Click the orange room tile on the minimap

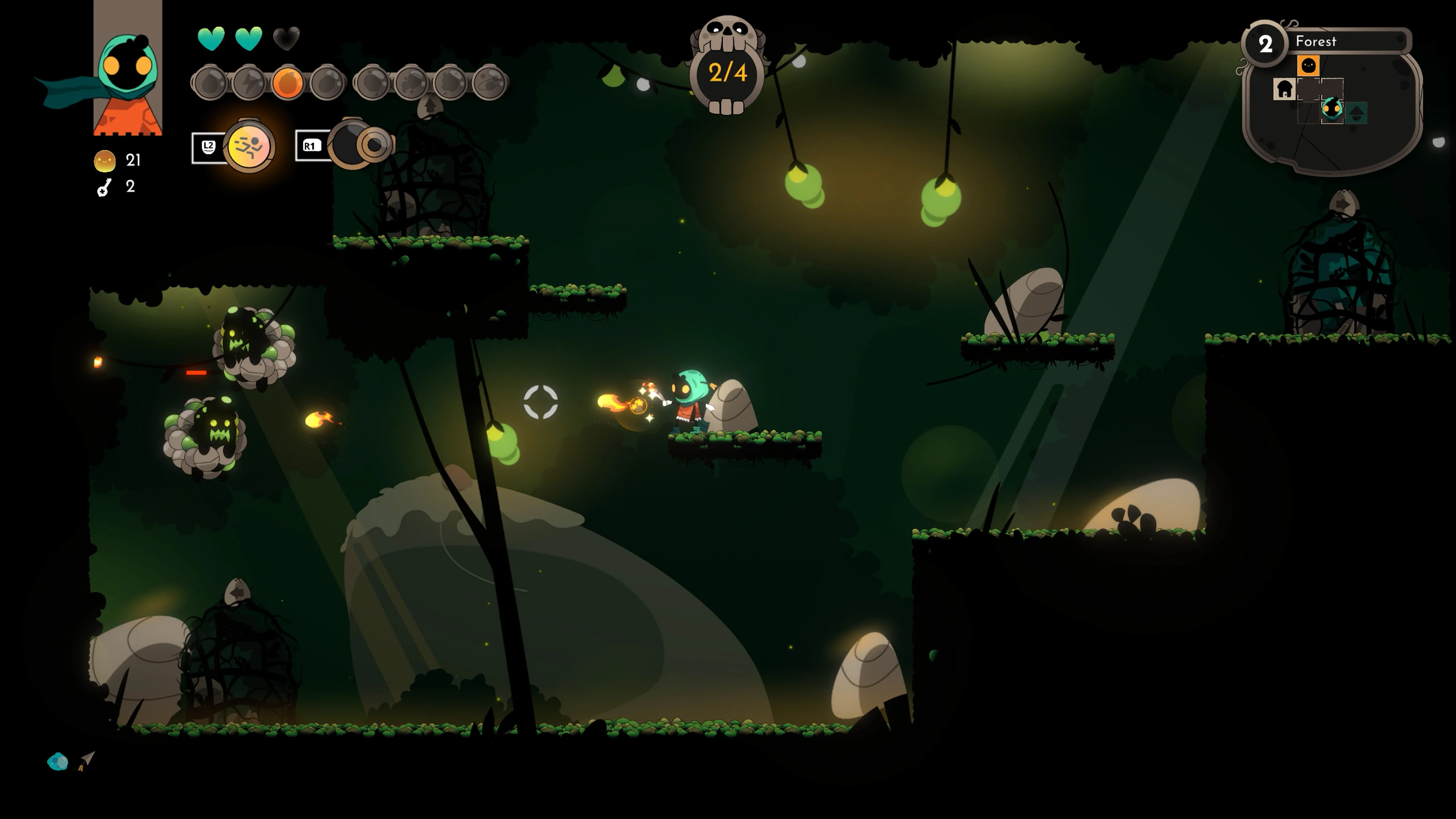tap(1309, 66)
